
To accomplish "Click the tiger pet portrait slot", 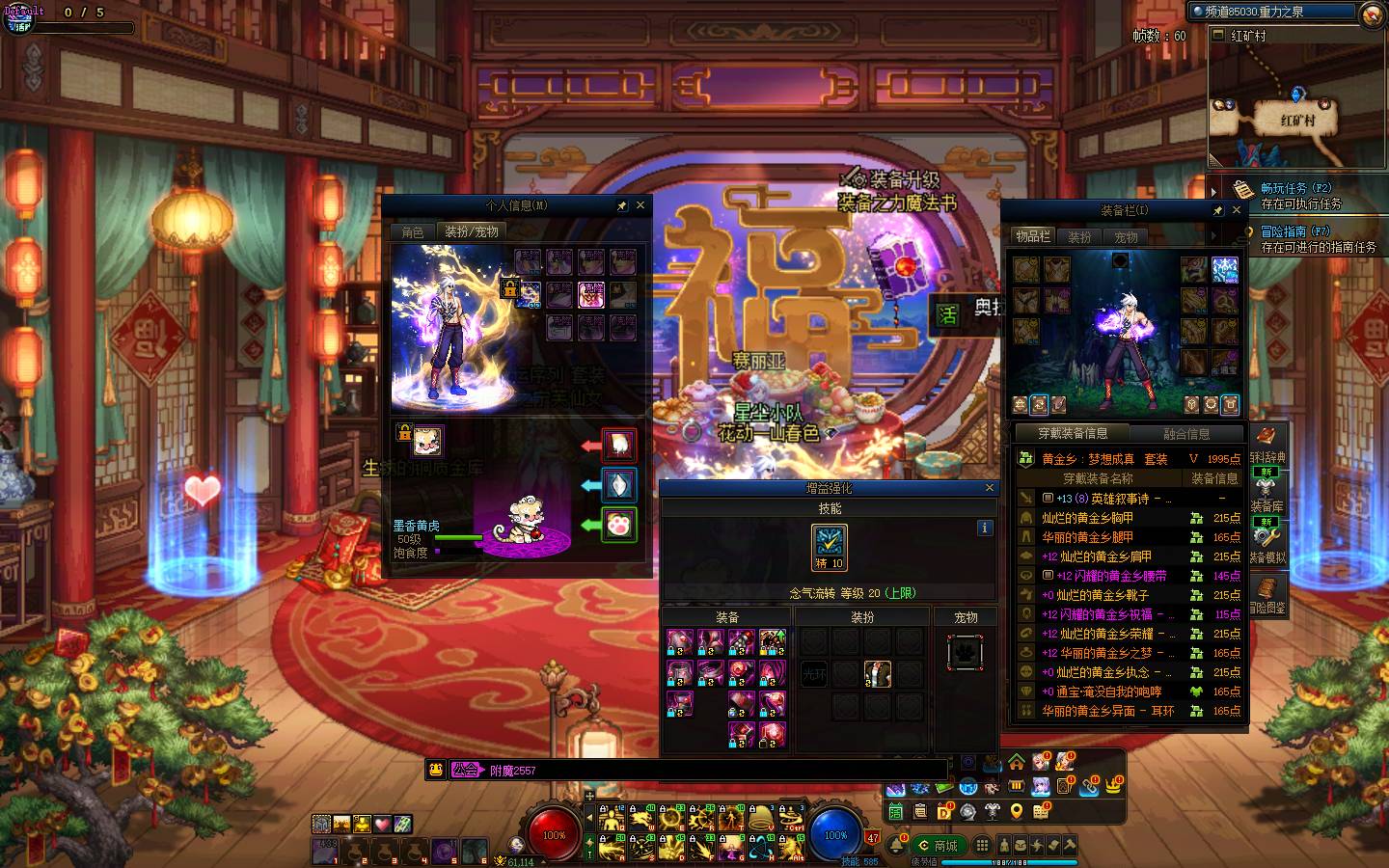I will tap(427, 441).
